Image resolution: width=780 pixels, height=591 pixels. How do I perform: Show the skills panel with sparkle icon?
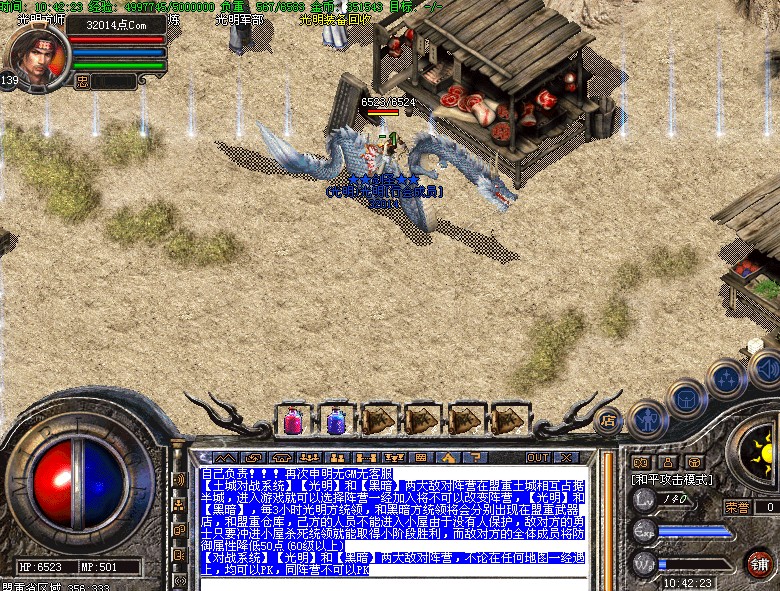(x=725, y=378)
